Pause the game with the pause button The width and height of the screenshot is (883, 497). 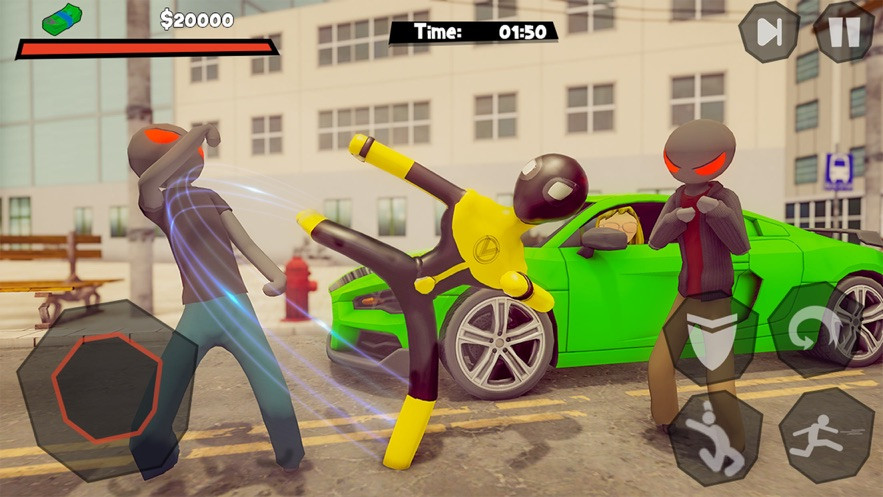coord(844,32)
